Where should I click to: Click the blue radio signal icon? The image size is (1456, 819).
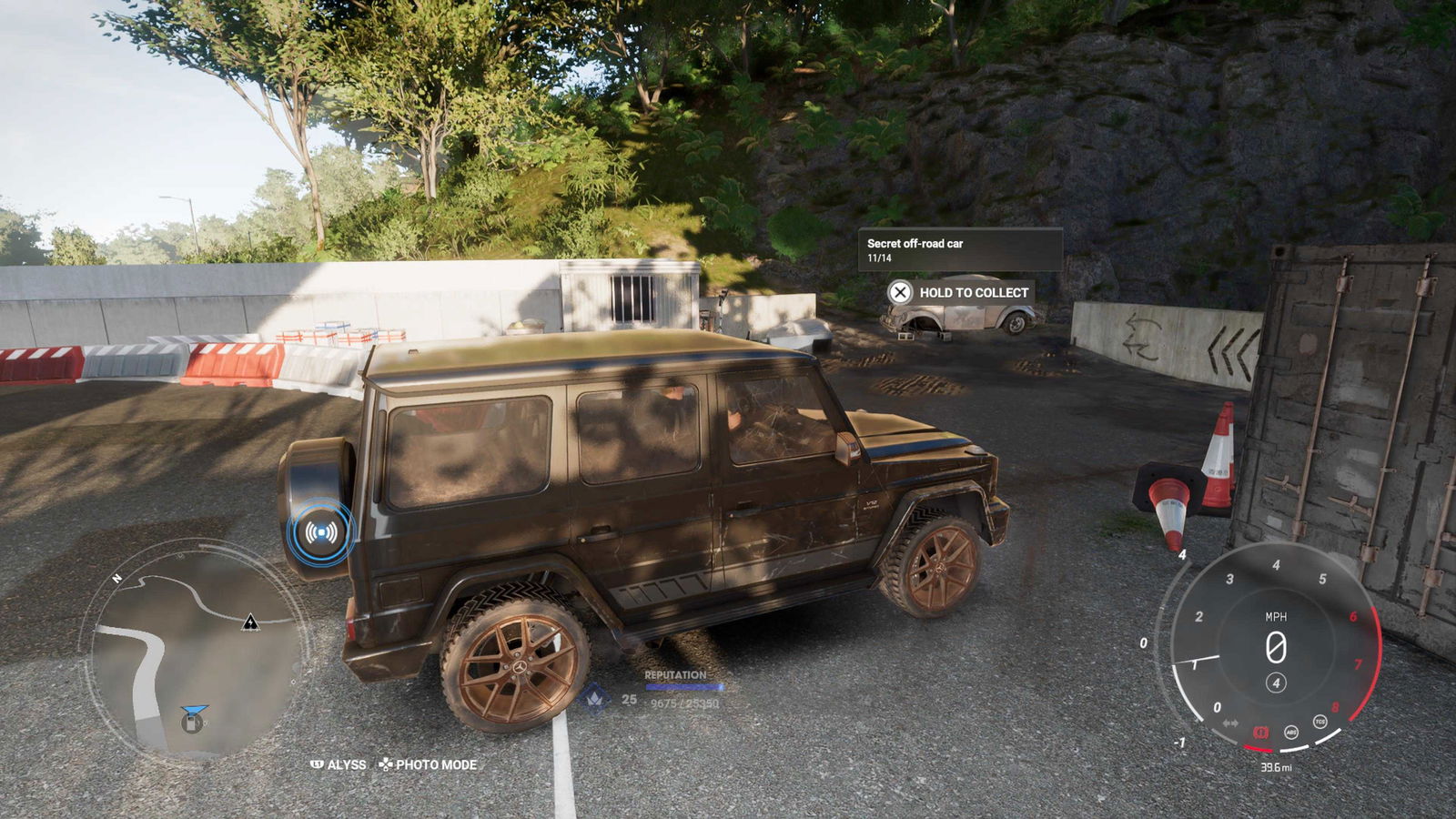[319, 532]
